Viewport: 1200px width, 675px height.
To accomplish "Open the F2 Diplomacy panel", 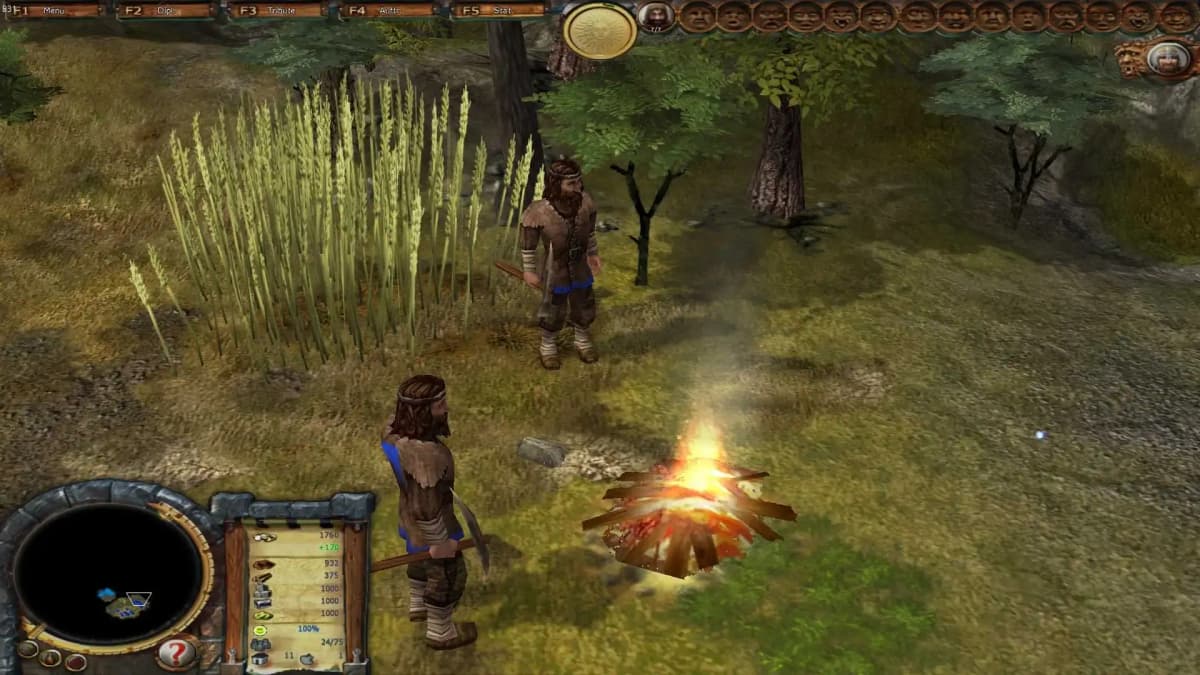I will pyautogui.click(x=167, y=11).
